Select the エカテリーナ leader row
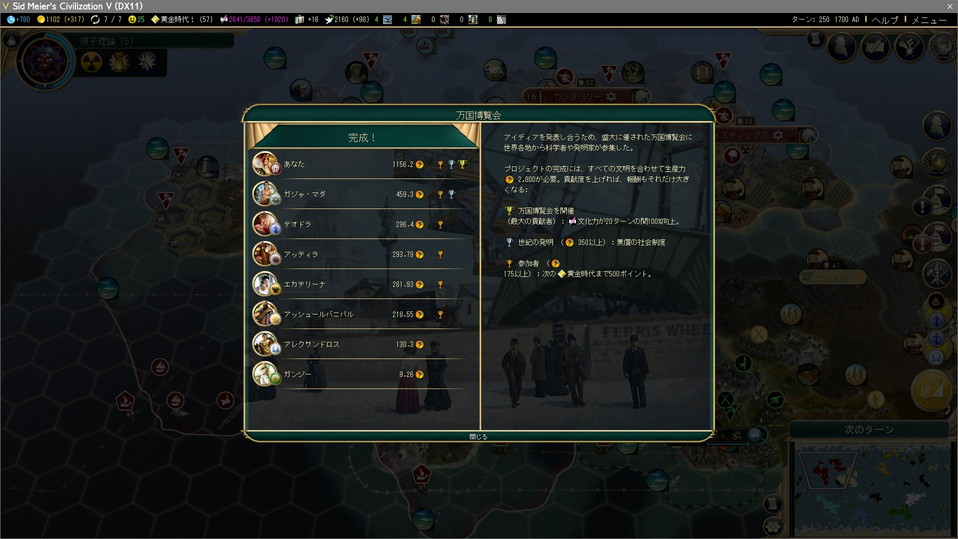This screenshot has height=539, width=958. point(361,284)
